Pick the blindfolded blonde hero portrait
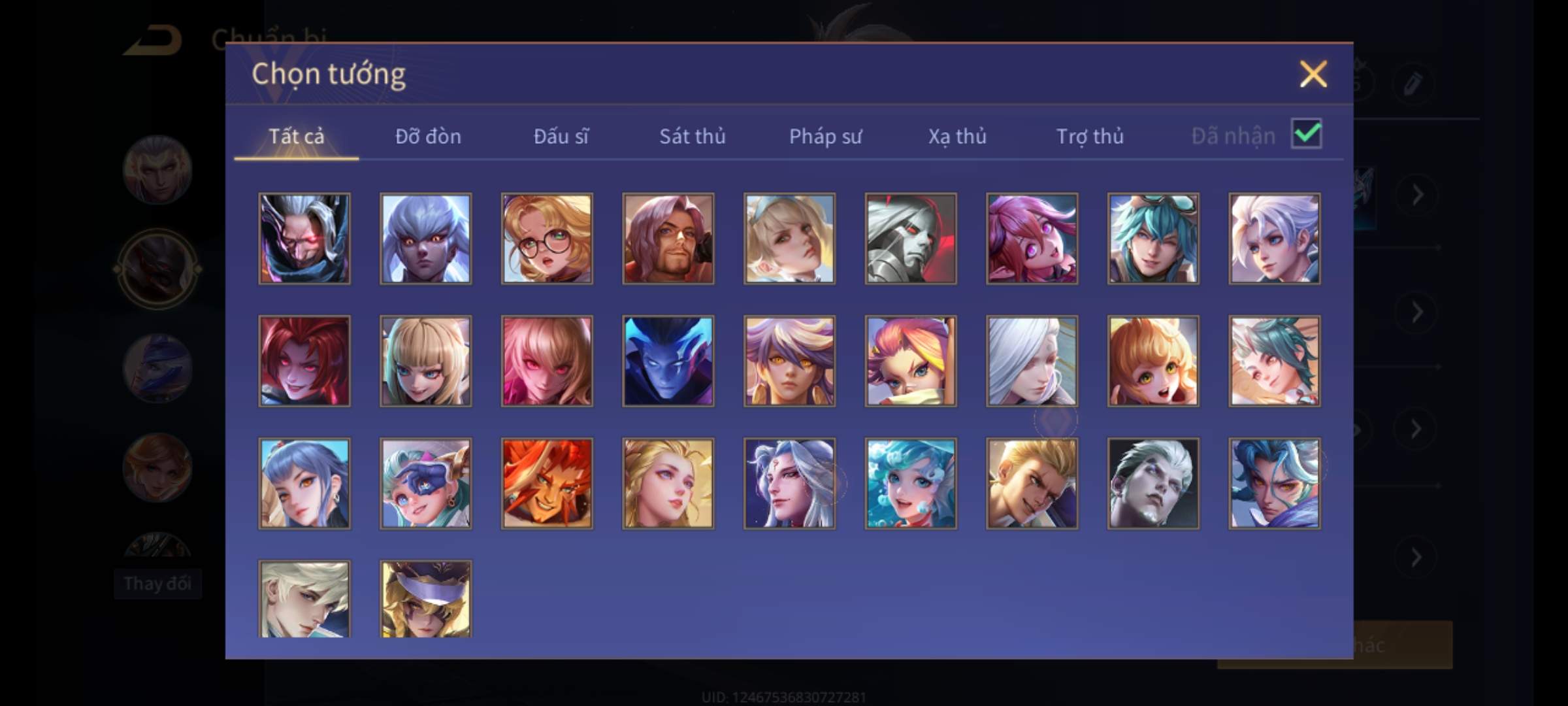The height and width of the screenshot is (706, 1568). coord(425,598)
